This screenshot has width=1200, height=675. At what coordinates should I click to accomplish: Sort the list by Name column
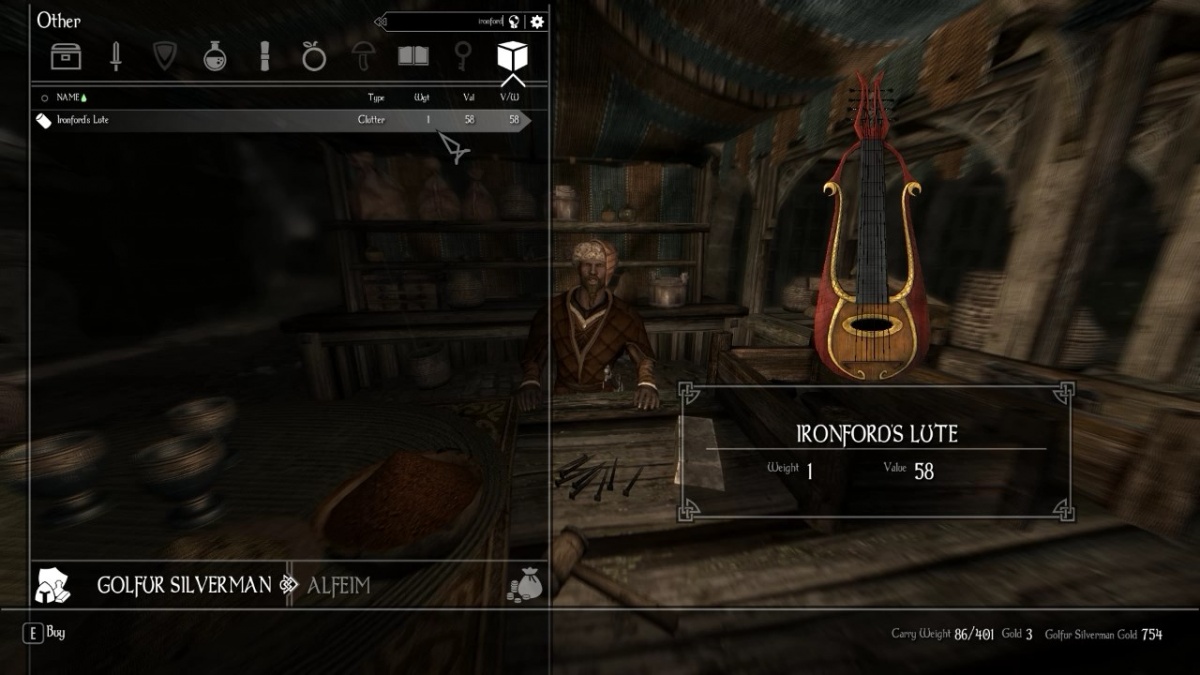(69, 98)
